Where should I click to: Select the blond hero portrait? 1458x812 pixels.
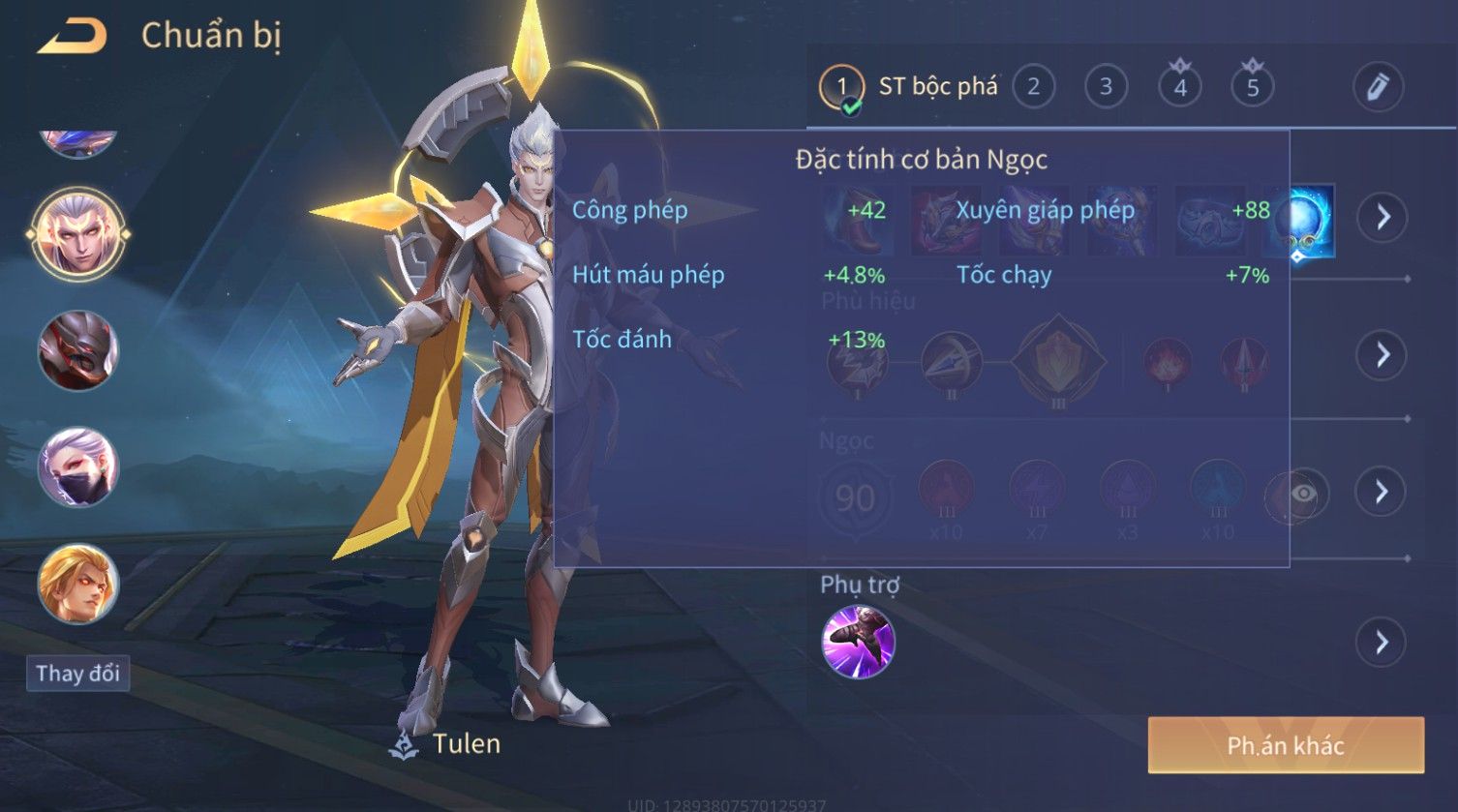coord(77,584)
